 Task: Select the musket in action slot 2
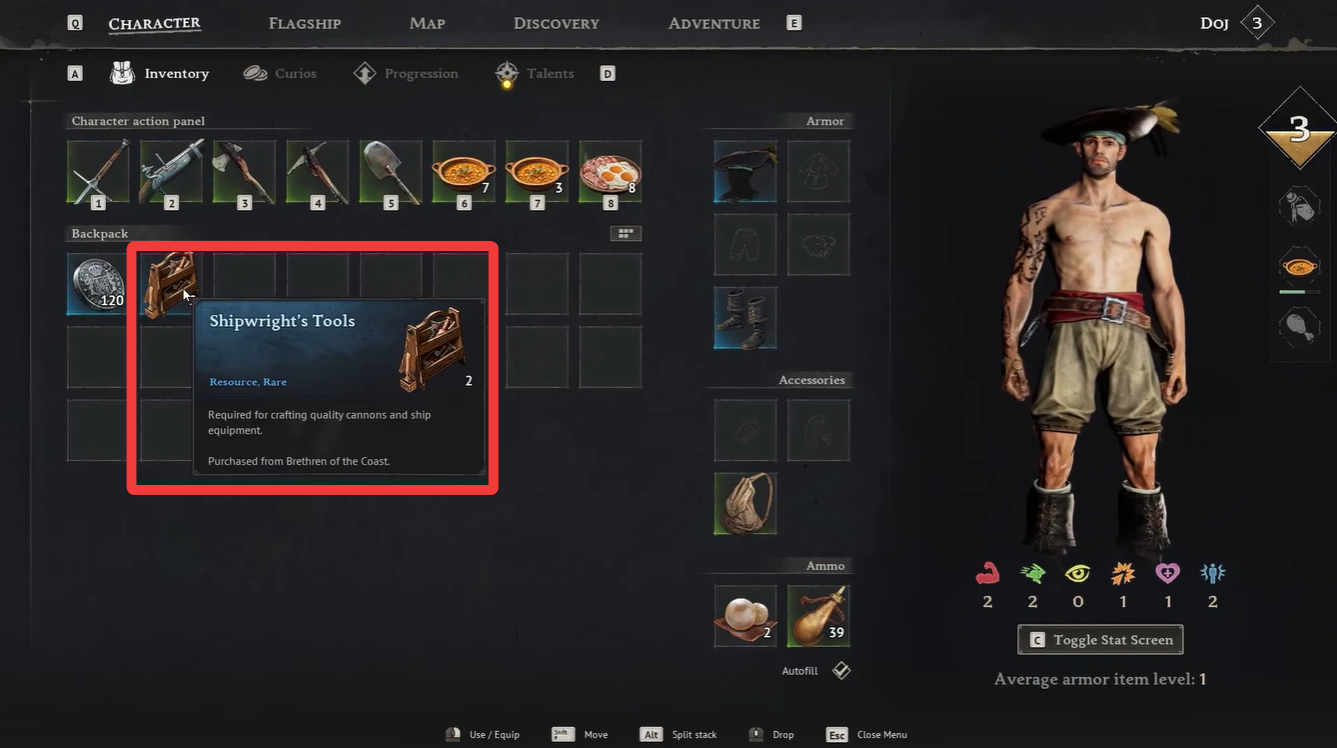pos(170,172)
